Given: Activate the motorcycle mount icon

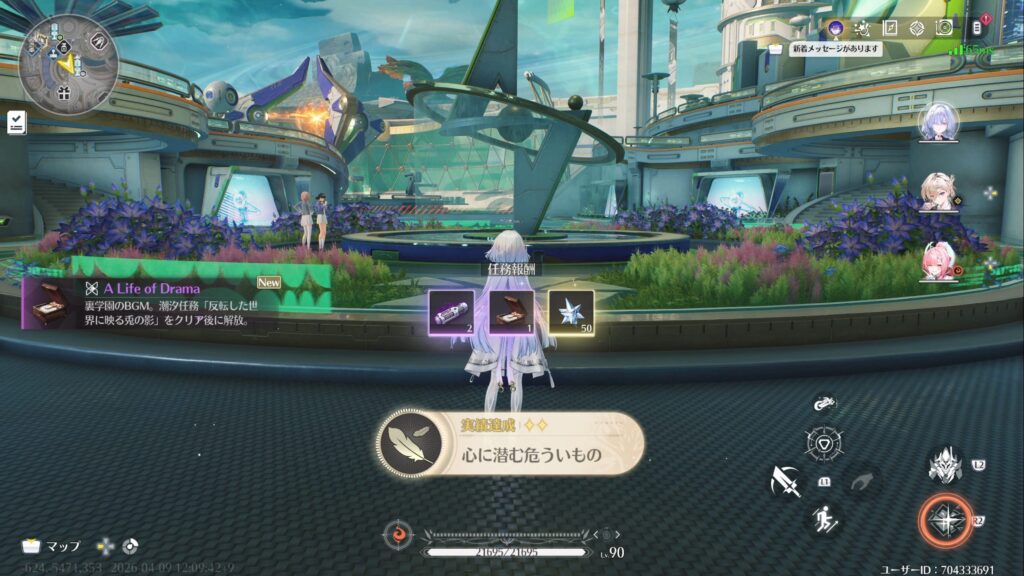Looking at the screenshot, I should click(x=824, y=403).
